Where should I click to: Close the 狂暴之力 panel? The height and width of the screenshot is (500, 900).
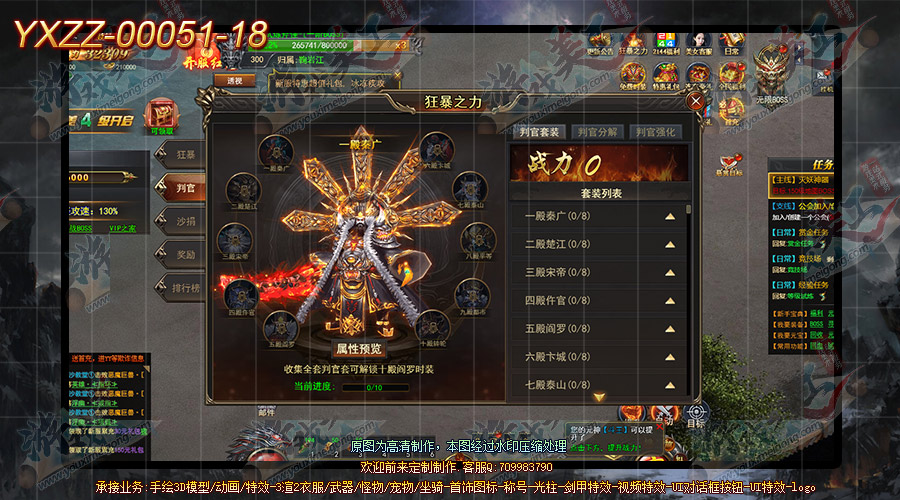pyautogui.click(x=695, y=101)
